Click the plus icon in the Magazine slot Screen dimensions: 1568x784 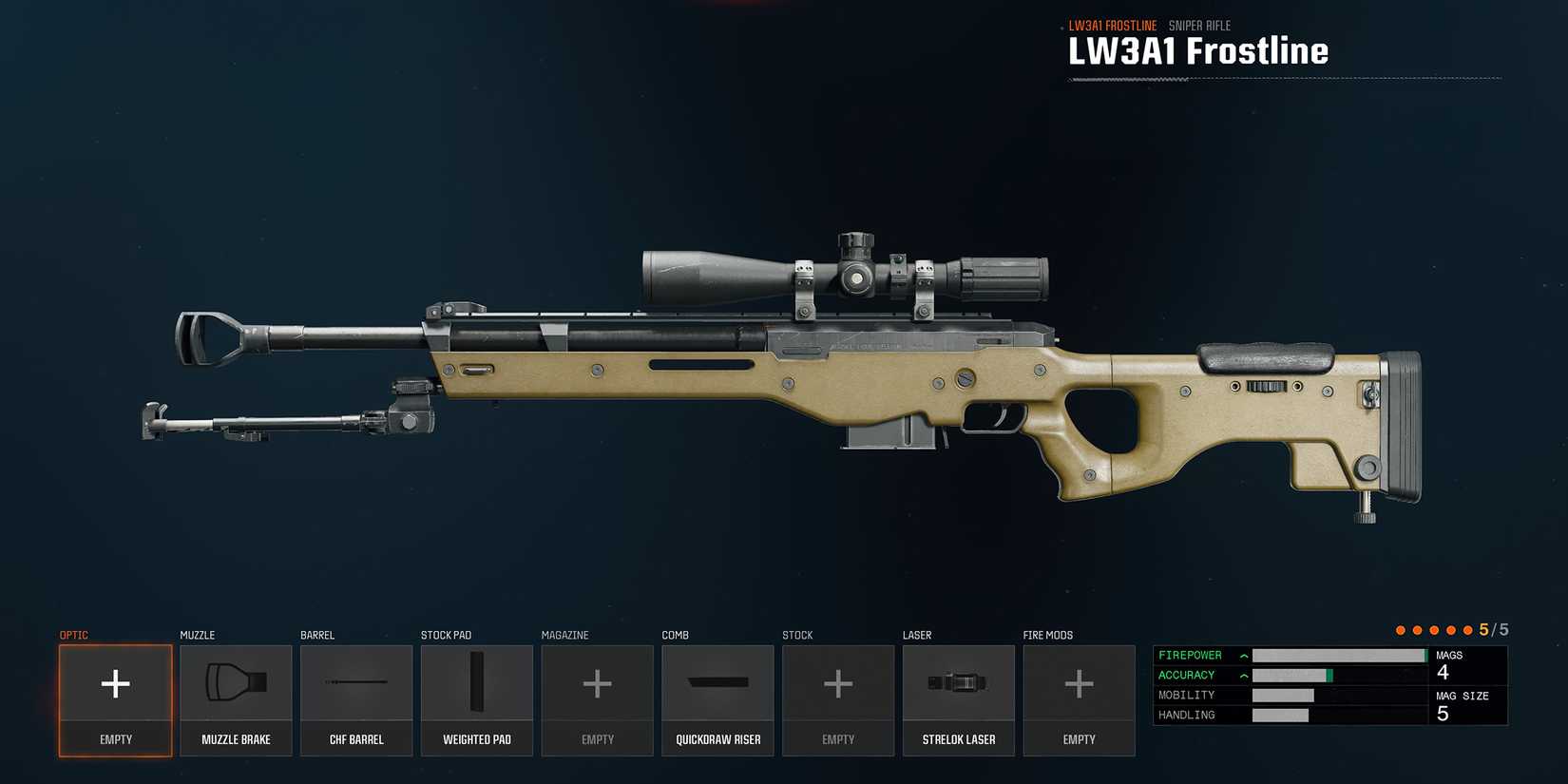tap(597, 682)
